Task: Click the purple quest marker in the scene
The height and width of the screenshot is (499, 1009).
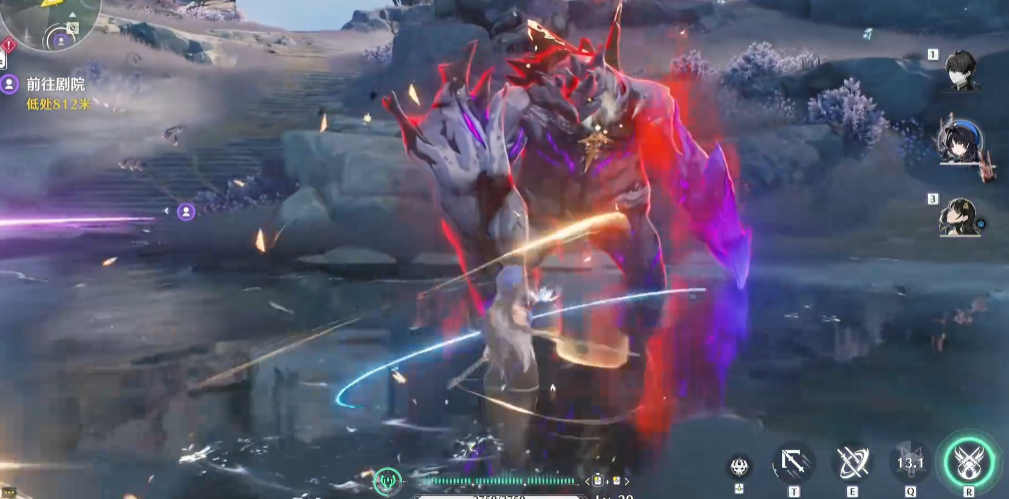Action: pos(186,211)
